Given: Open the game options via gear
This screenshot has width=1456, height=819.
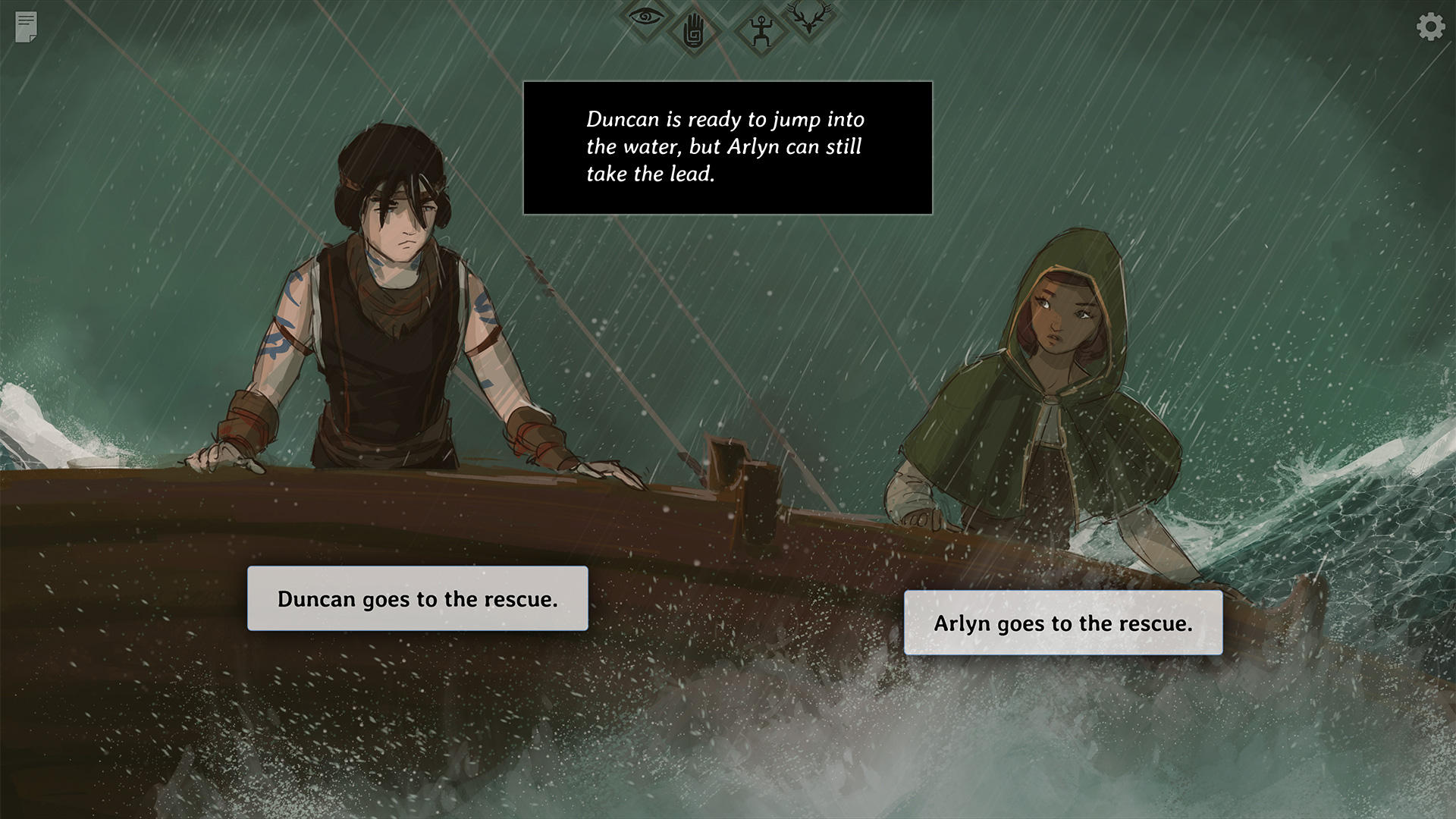Looking at the screenshot, I should [1430, 27].
